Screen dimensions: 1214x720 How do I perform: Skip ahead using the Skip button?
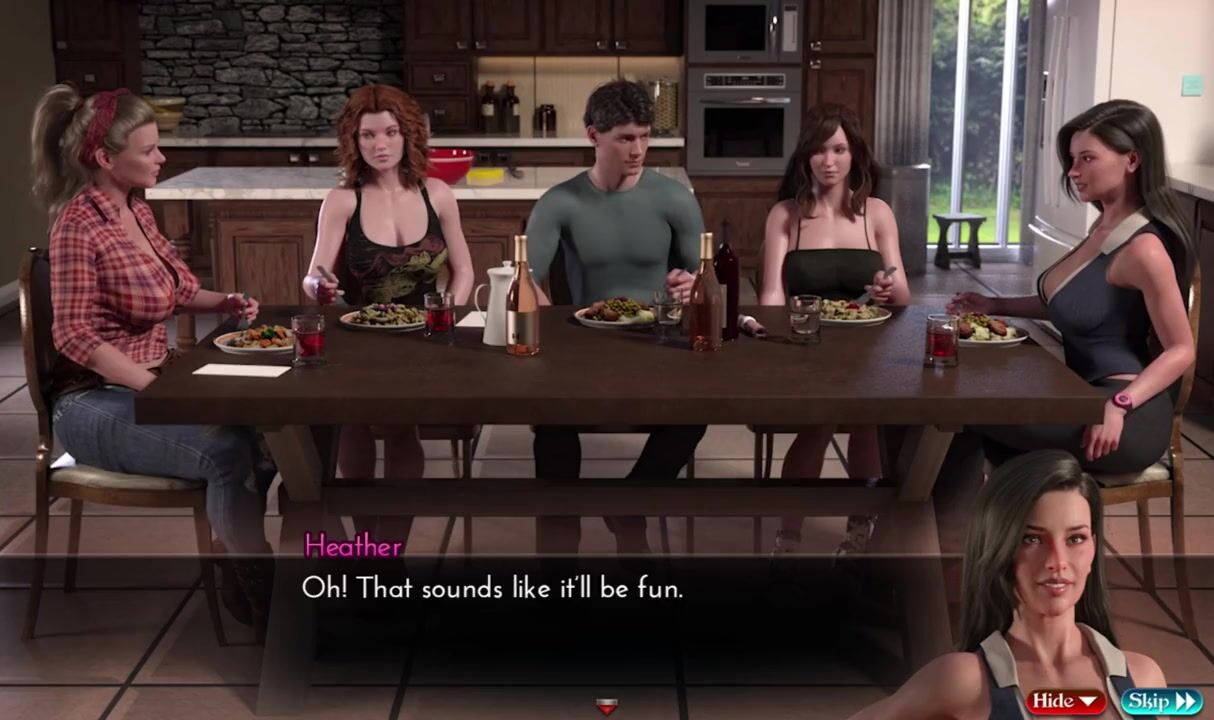[1161, 701]
